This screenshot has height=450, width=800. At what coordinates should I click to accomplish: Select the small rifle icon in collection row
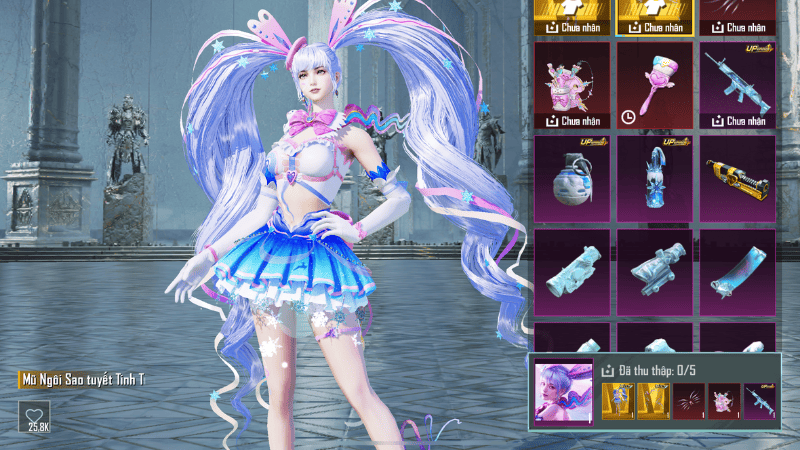pyautogui.click(x=760, y=400)
